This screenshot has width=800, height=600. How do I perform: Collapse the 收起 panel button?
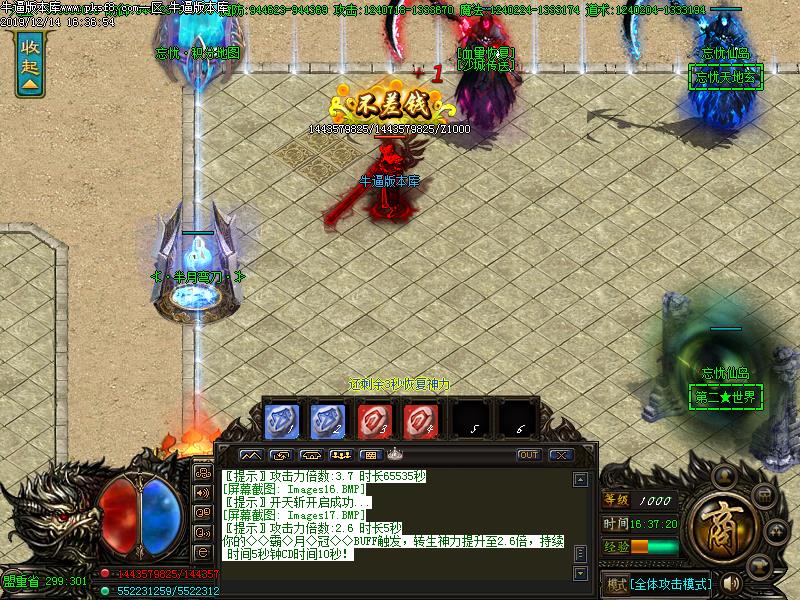pos(30,63)
